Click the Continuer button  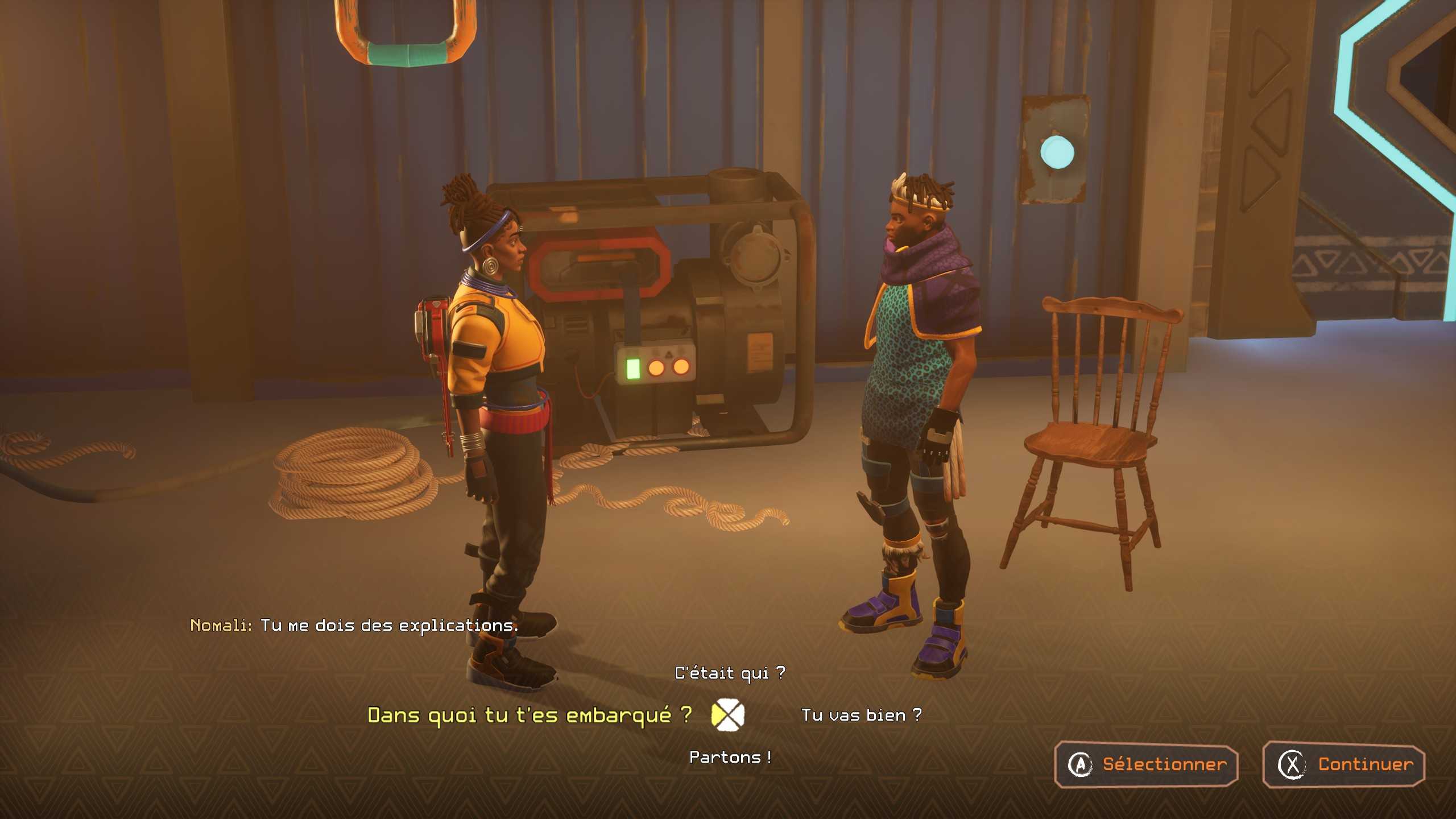click(x=1345, y=764)
